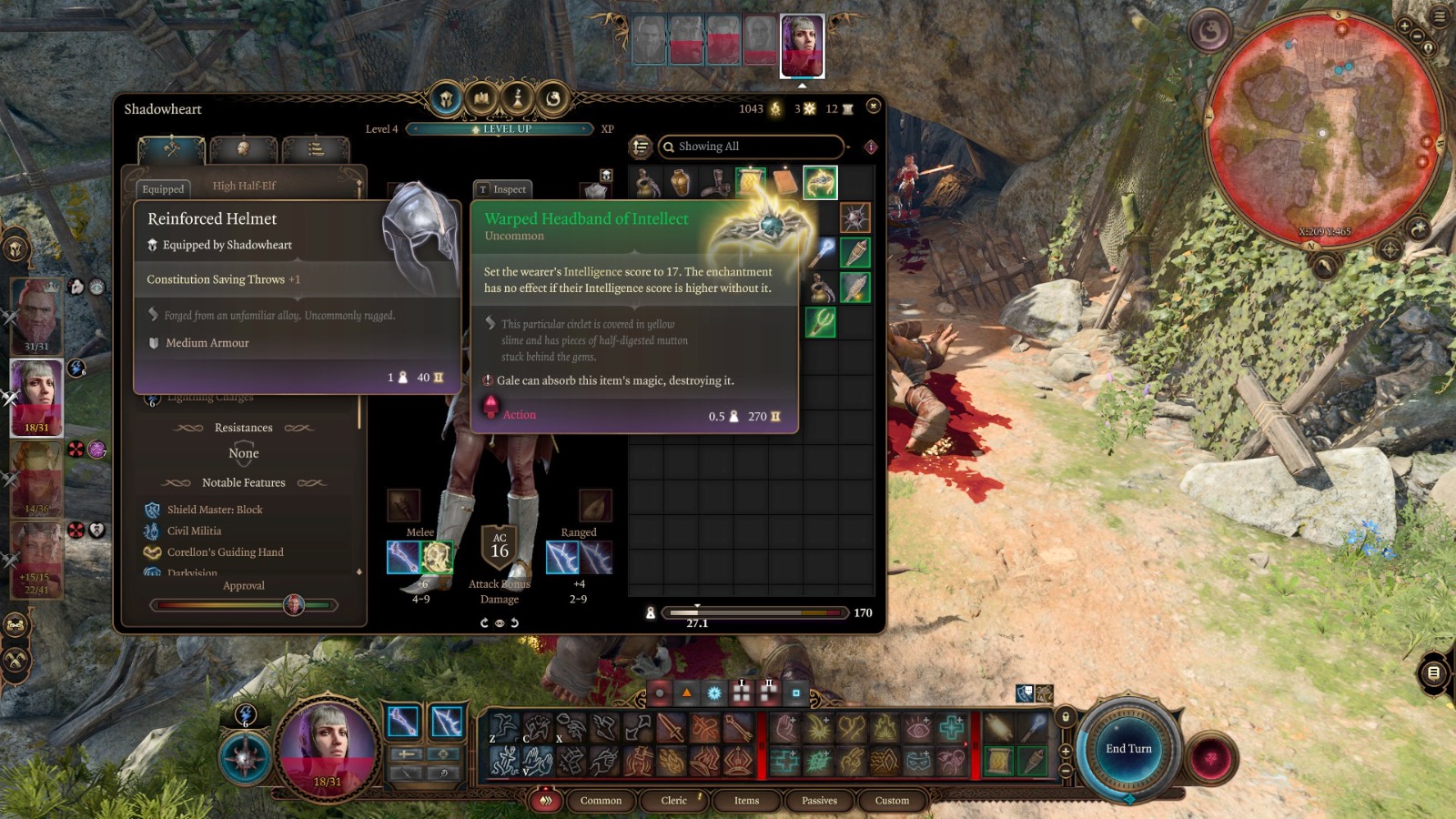Select the Equipped tab
The width and height of the screenshot is (1456, 819).
coord(162,189)
